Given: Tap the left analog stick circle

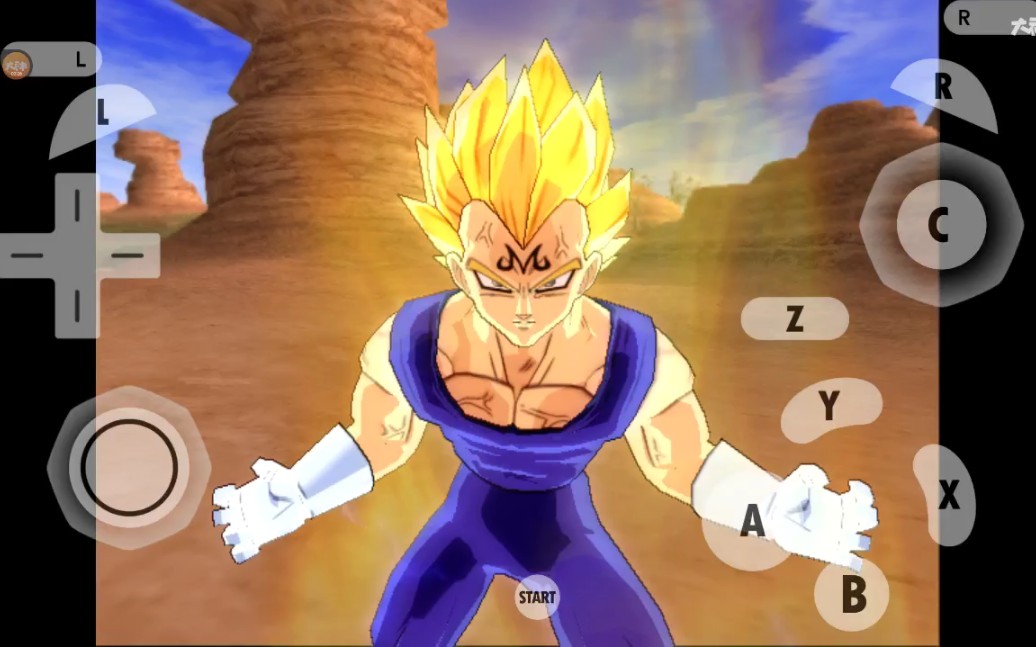Looking at the screenshot, I should [x=129, y=466].
